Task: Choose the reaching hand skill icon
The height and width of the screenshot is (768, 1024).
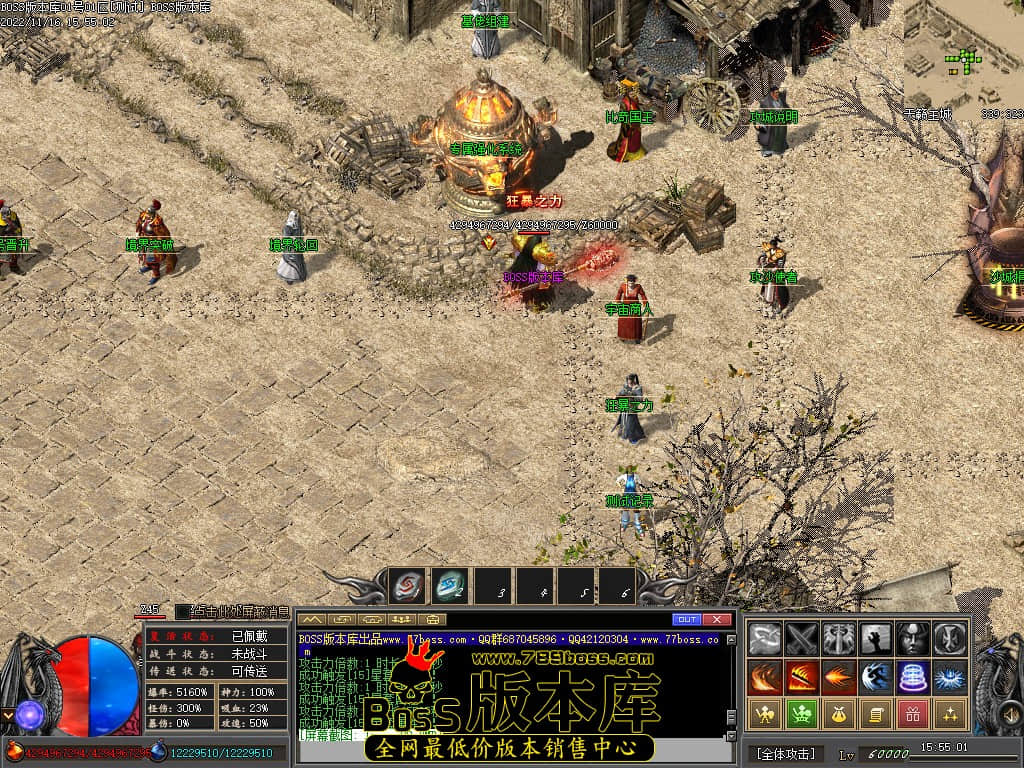Action: [x=876, y=638]
